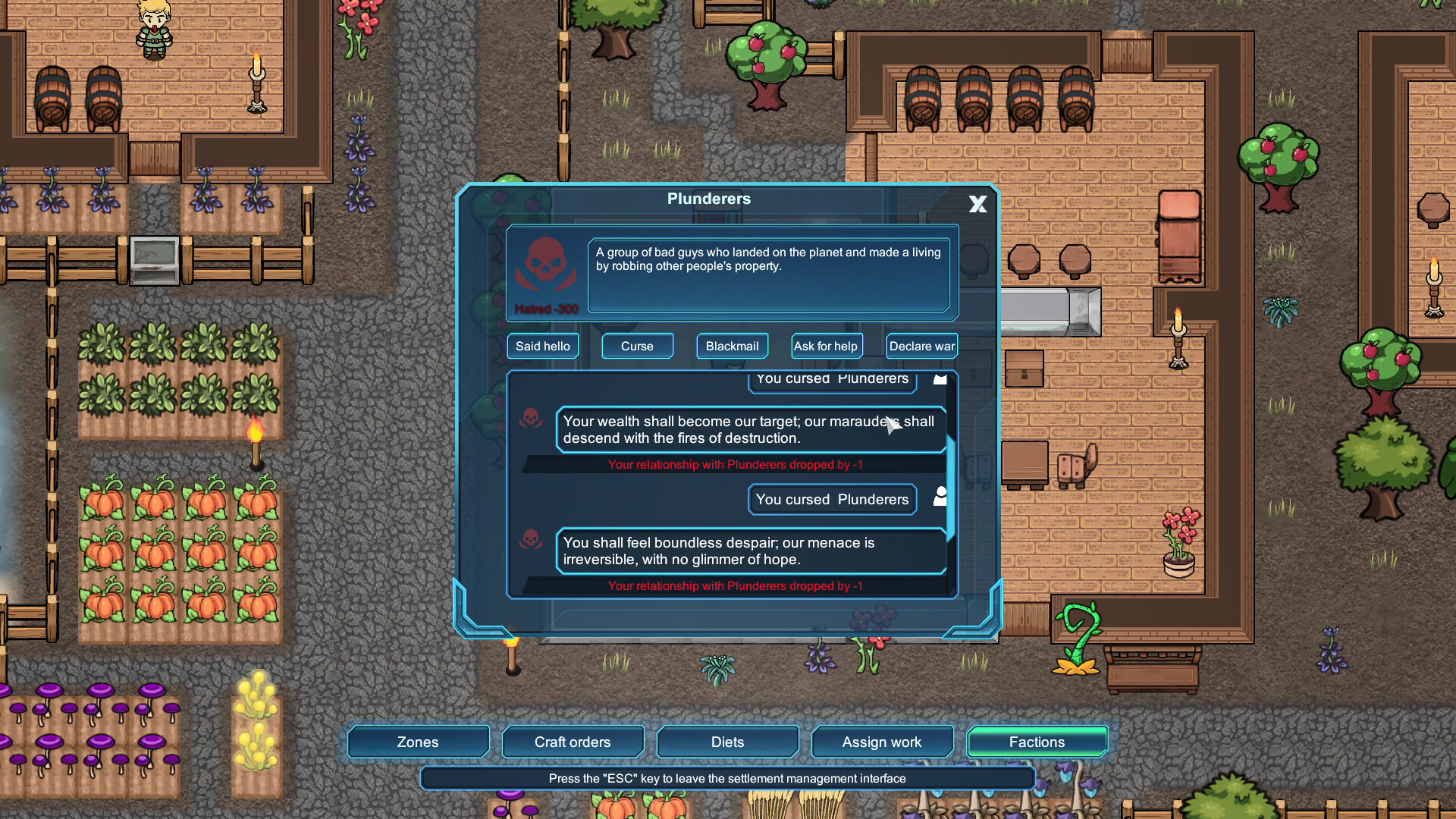Click the torch flame on the farm path

tap(255, 431)
